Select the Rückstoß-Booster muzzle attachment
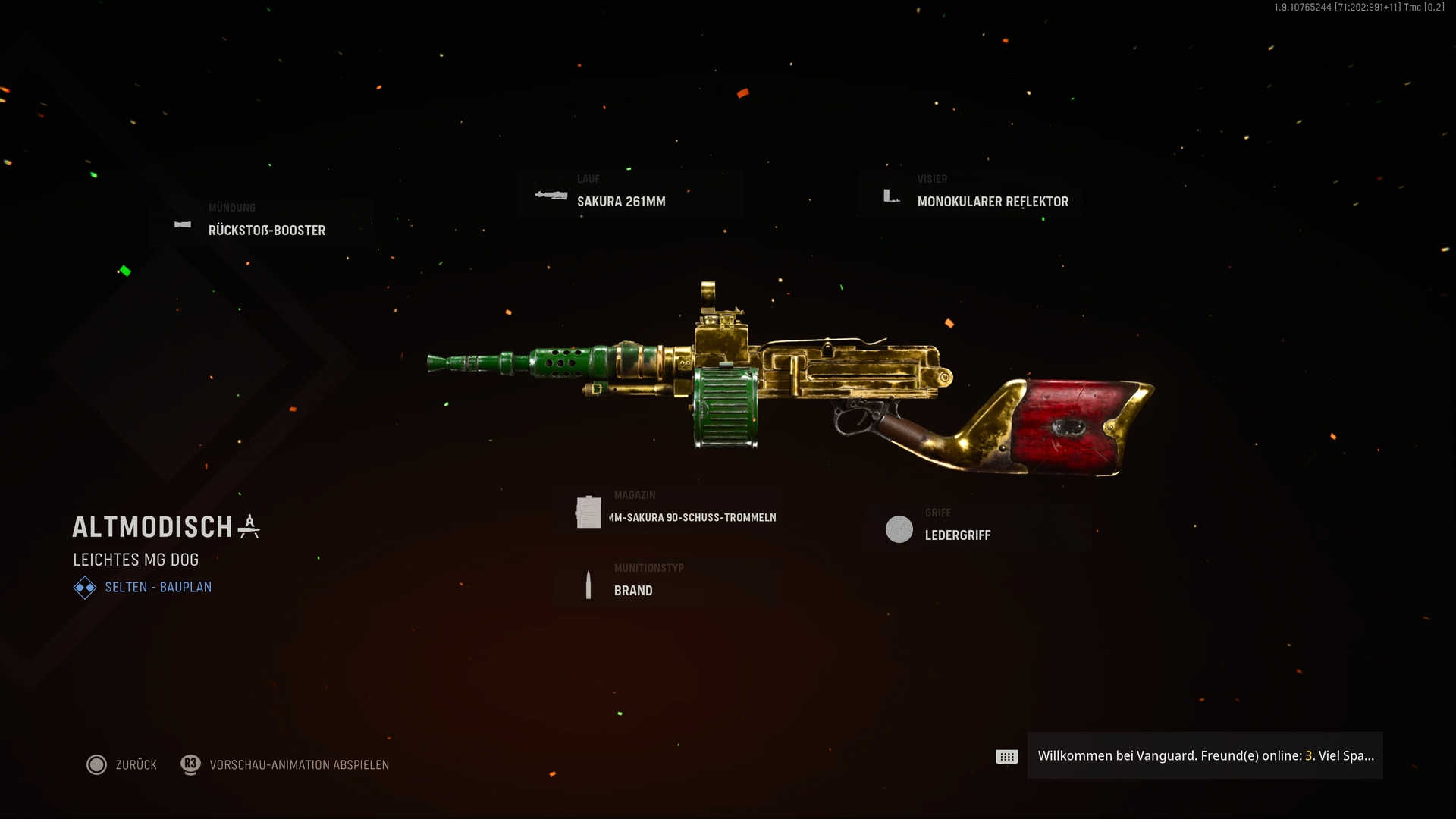This screenshot has height=819, width=1456. [266, 230]
